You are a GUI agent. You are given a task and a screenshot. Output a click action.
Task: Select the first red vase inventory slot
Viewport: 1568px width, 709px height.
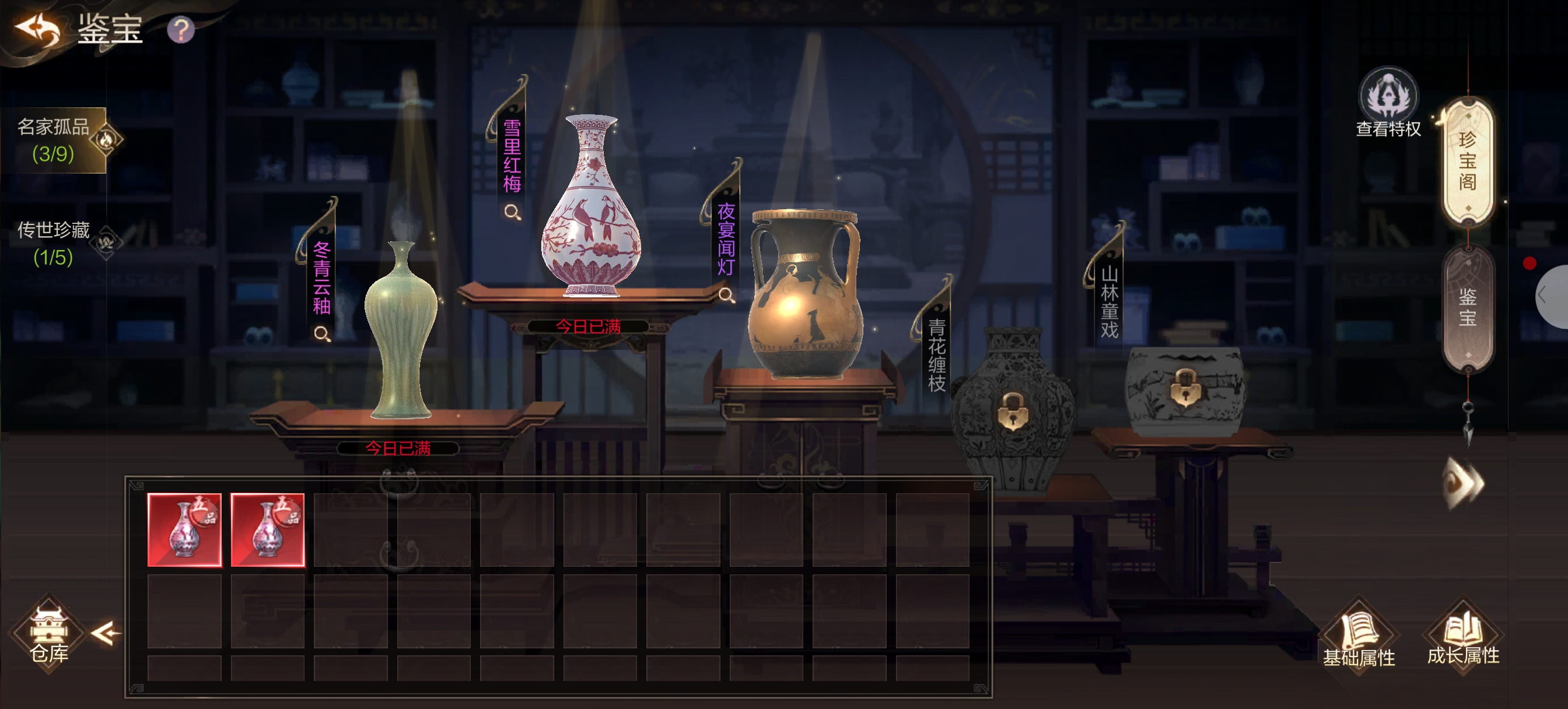(x=184, y=530)
